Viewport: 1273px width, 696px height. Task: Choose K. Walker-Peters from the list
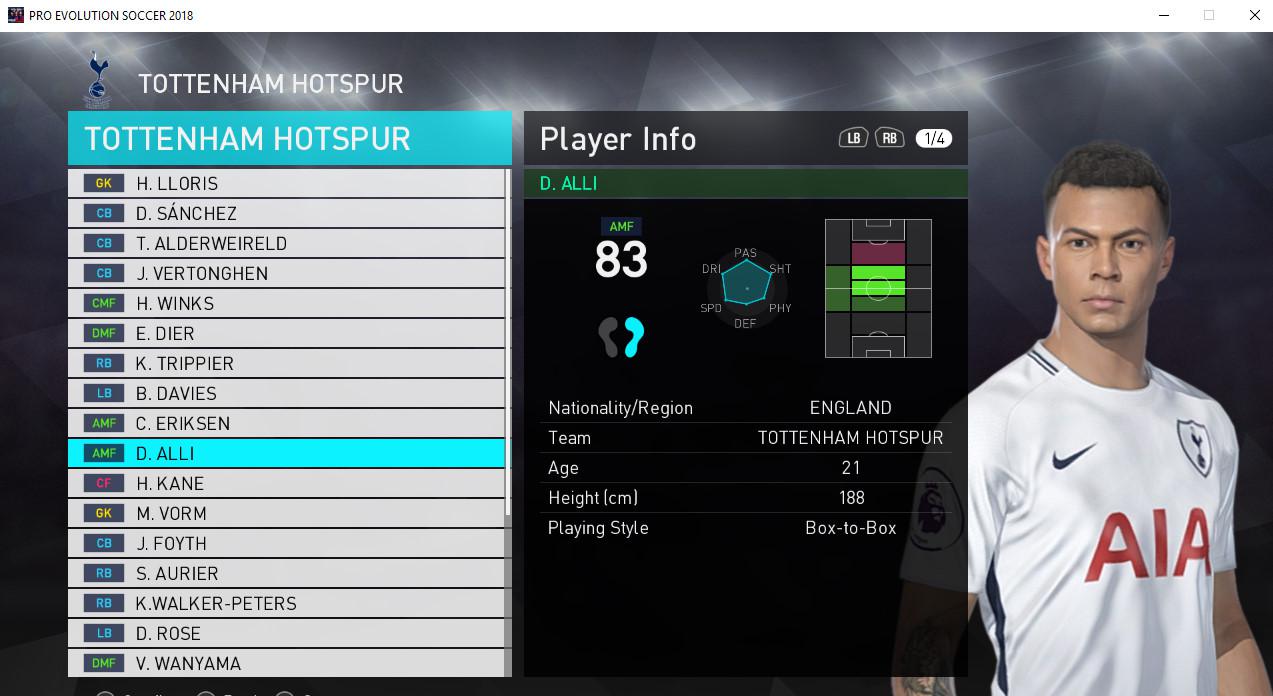click(286, 603)
